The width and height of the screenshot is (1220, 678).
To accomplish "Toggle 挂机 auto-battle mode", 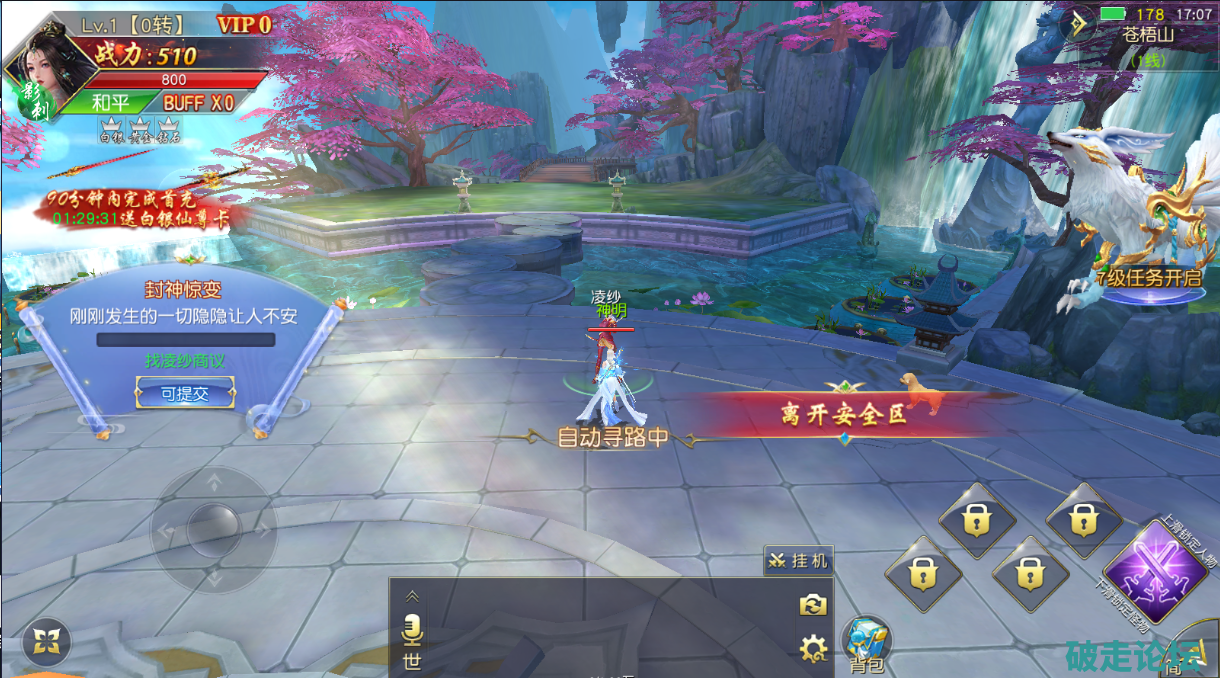I will coord(798,561).
